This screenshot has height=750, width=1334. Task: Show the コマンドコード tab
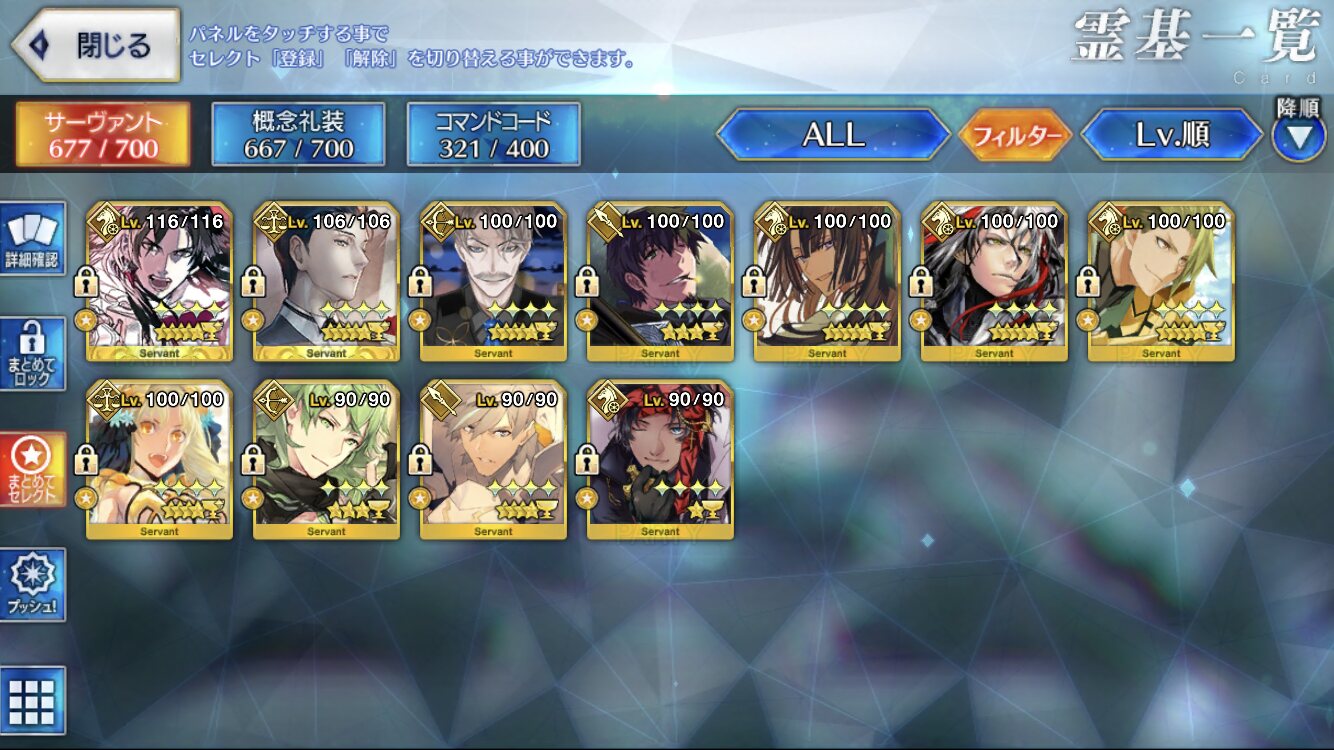493,134
